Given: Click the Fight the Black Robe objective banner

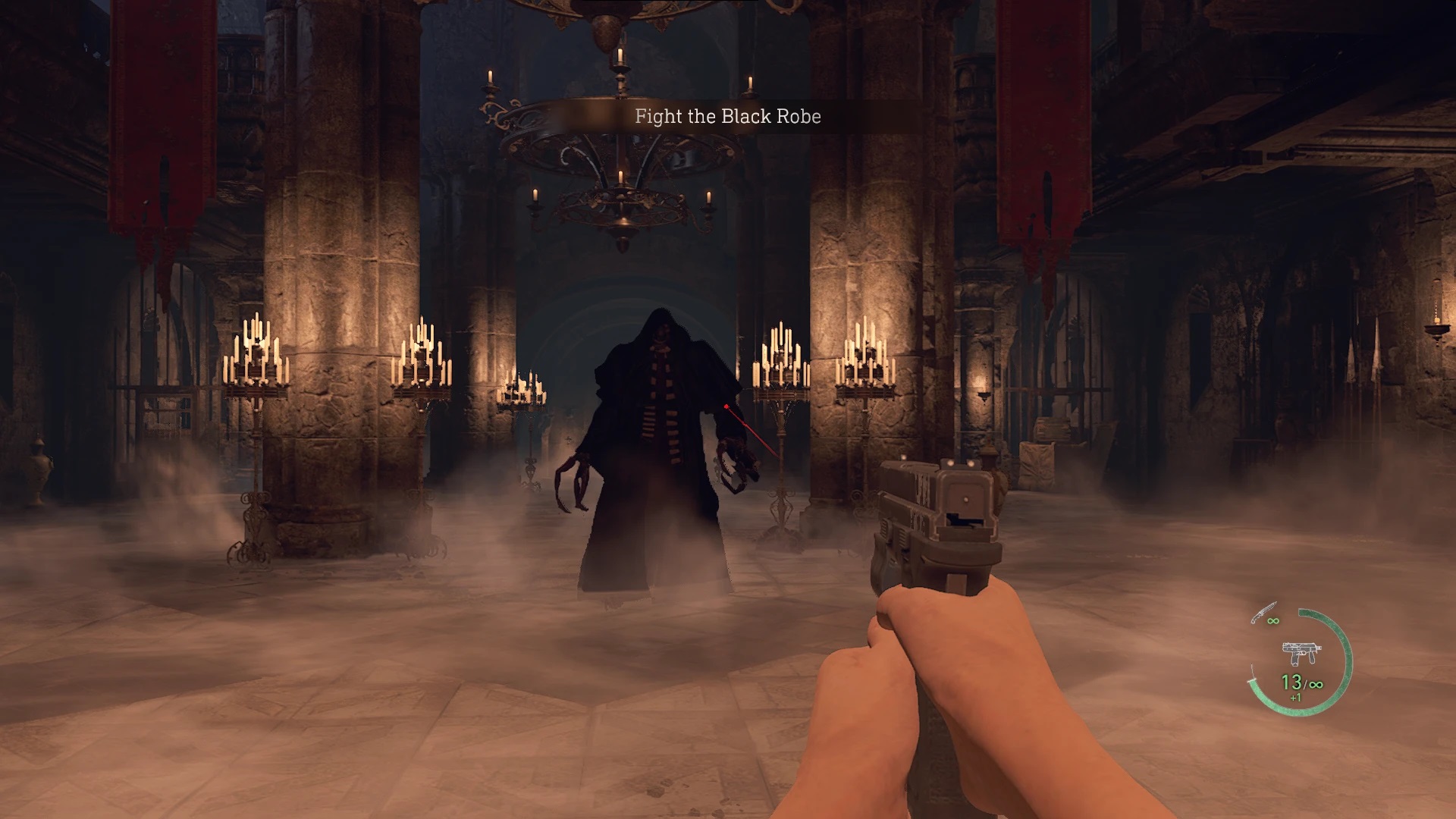Looking at the screenshot, I should coord(726,118).
